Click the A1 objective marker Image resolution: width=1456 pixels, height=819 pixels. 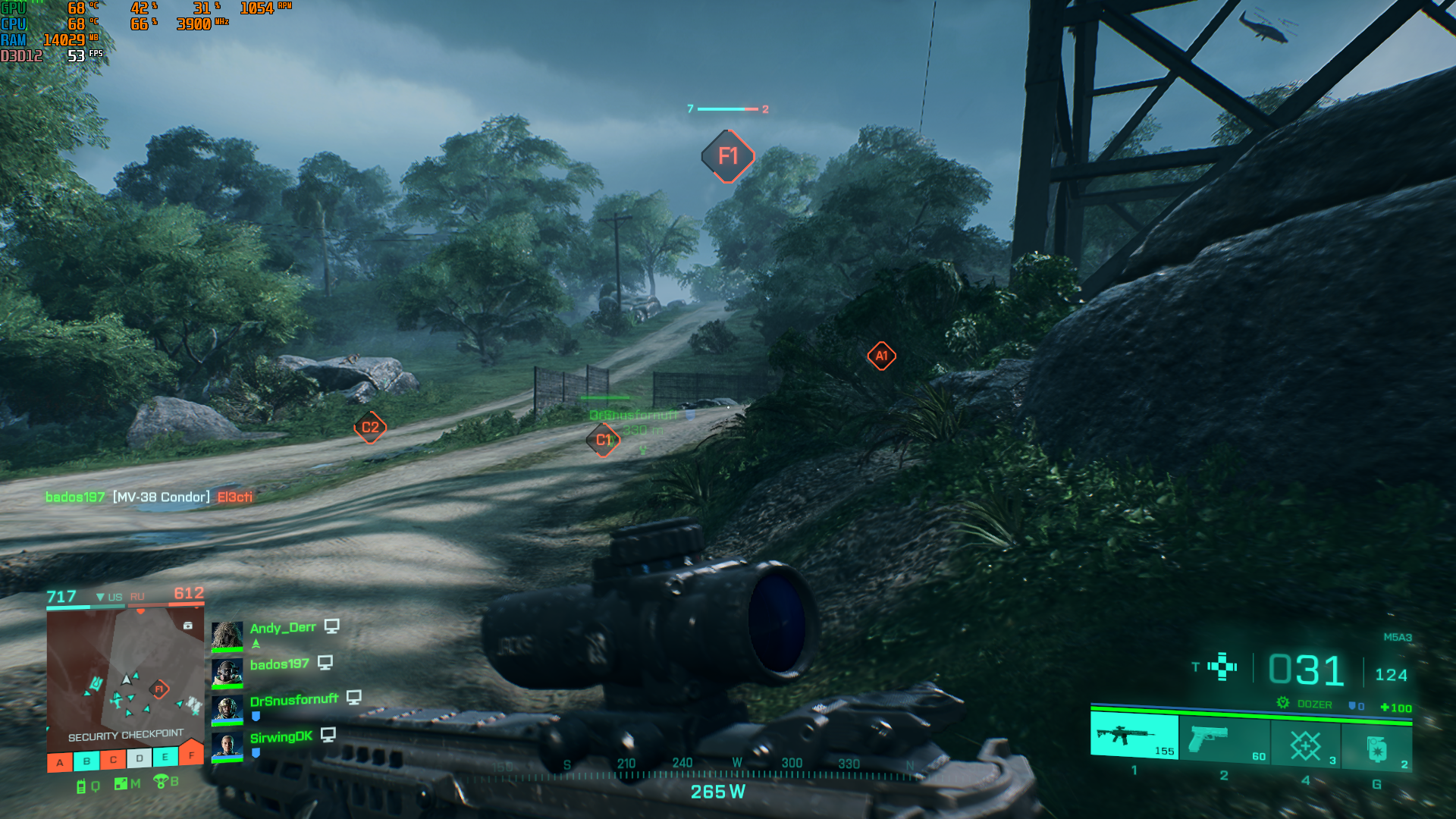coord(881,356)
